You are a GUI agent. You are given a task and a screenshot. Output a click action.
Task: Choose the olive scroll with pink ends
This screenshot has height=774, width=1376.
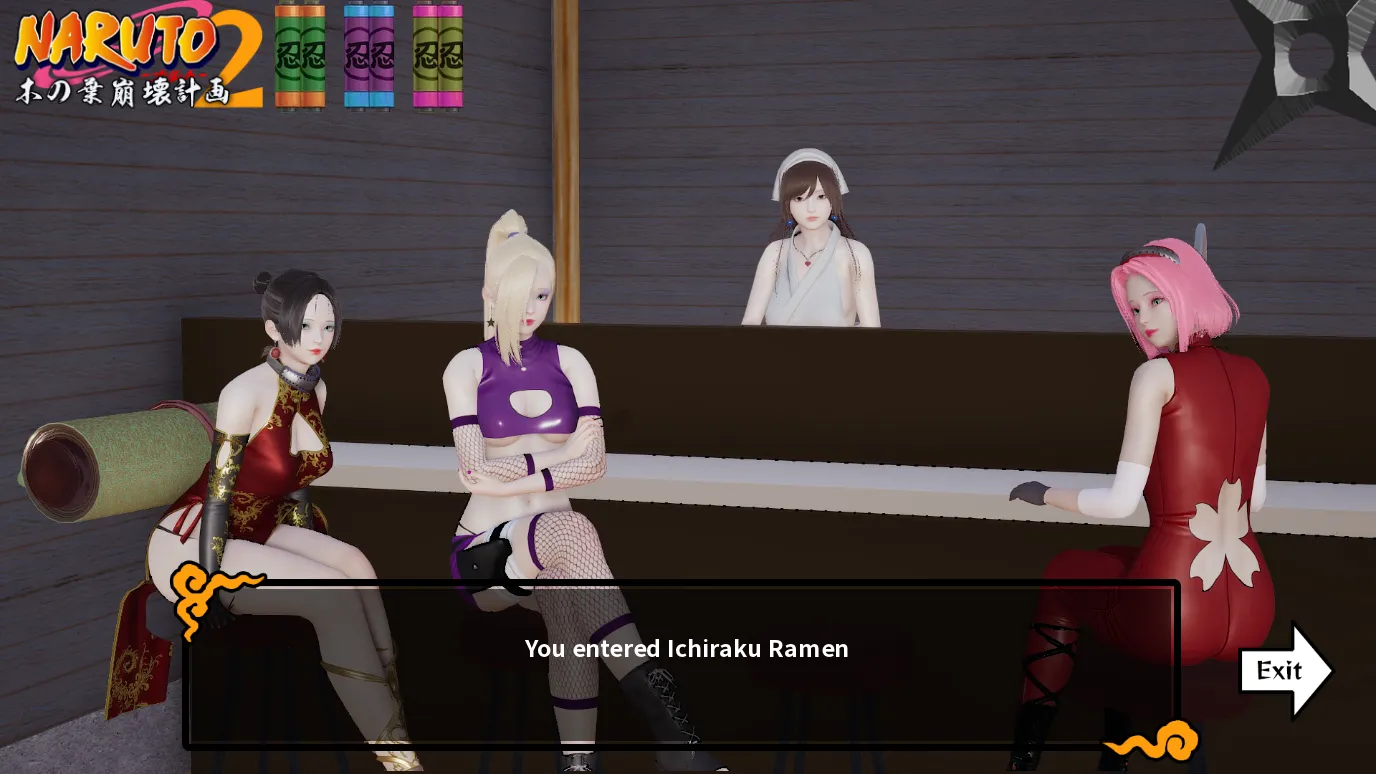(438, 55)
